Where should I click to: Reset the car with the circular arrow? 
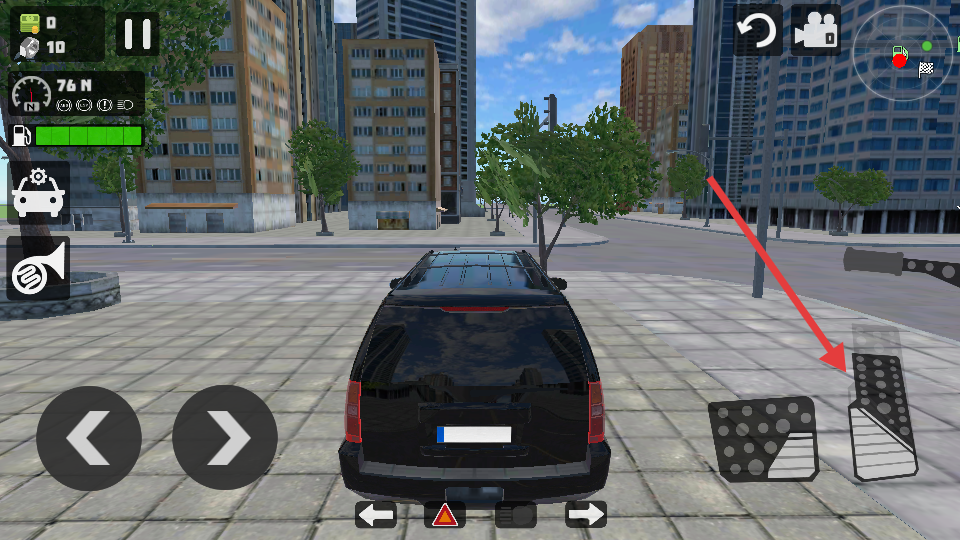pos(758,31)
